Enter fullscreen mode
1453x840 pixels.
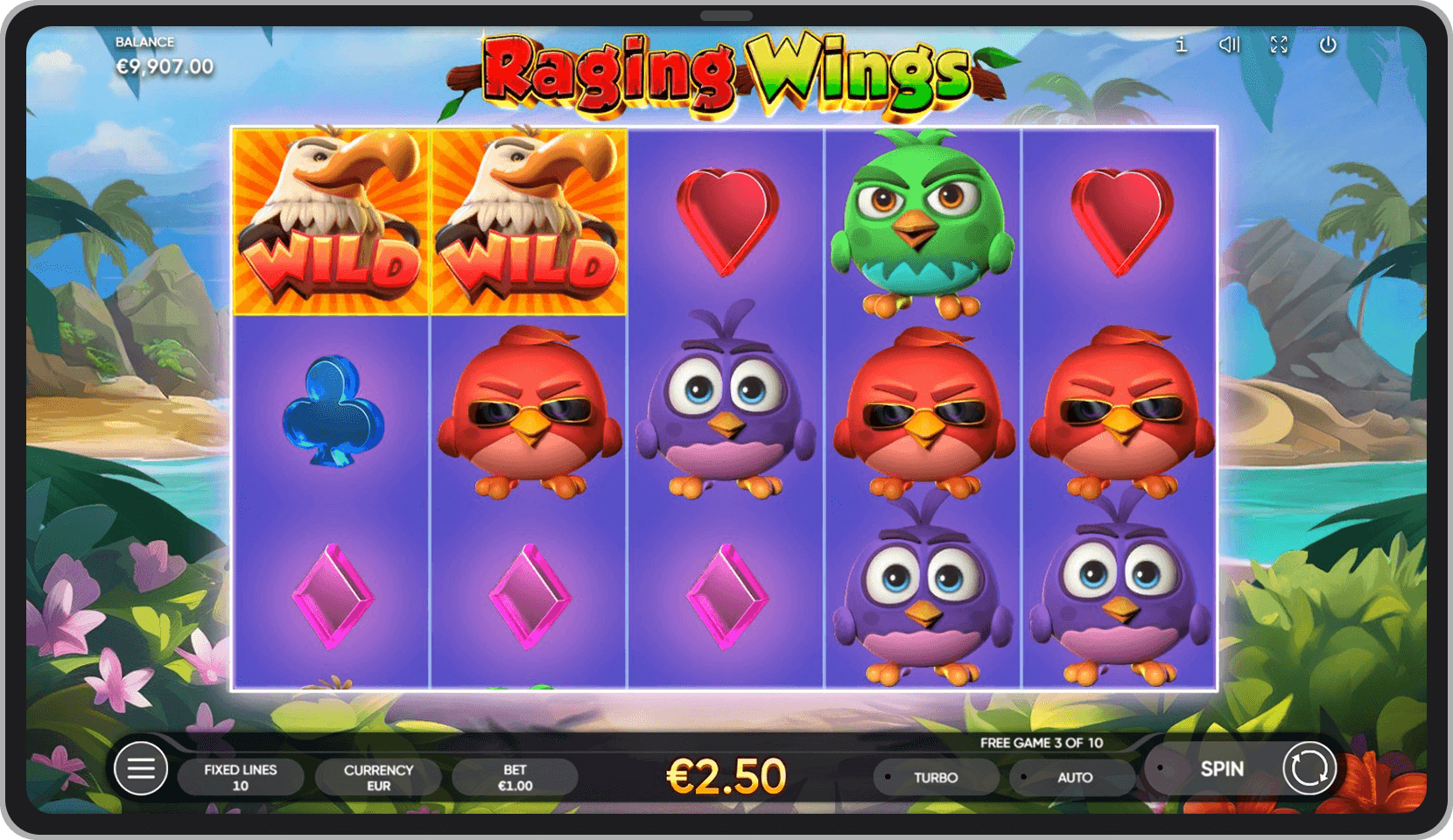pos(1279,45)
